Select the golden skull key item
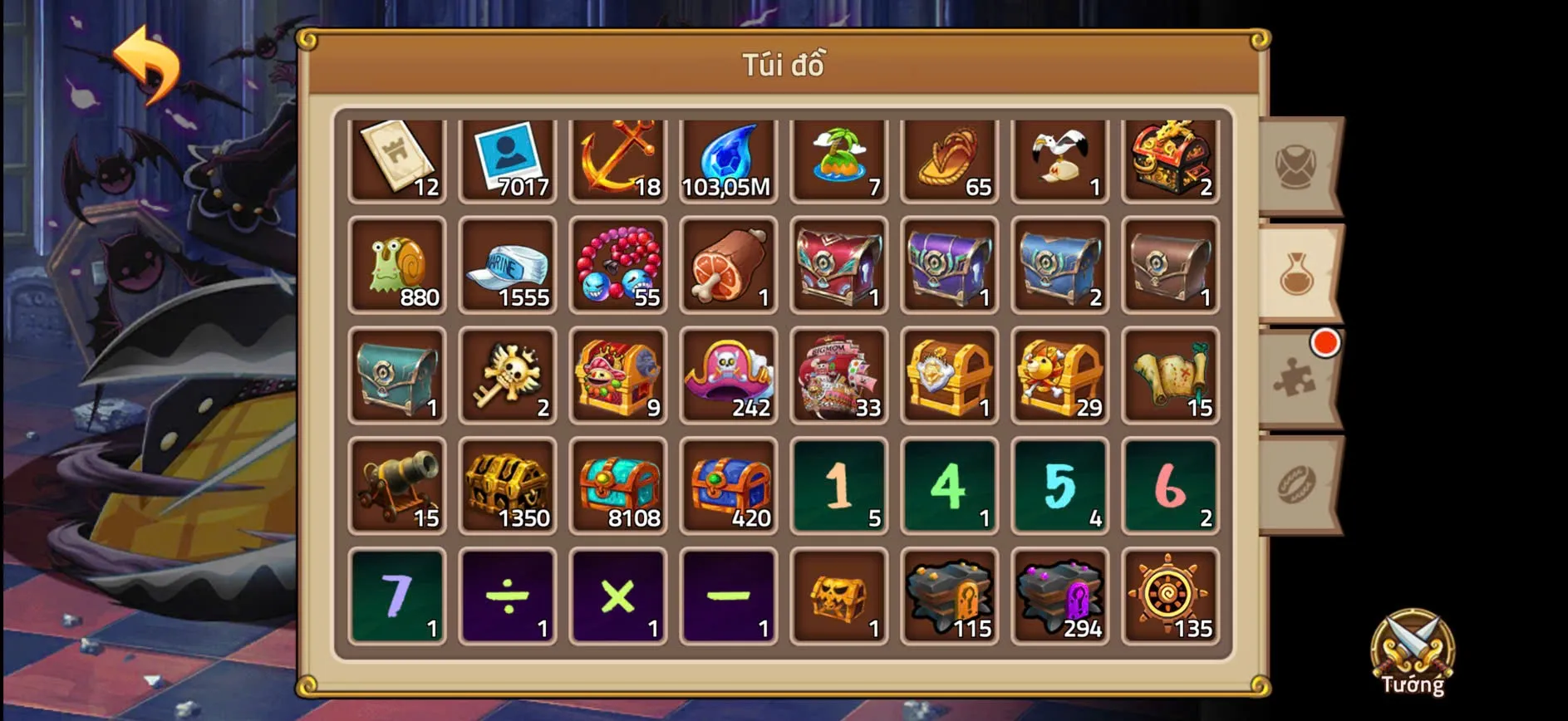Screen dimensions: 1568x721 click(508, 375)
